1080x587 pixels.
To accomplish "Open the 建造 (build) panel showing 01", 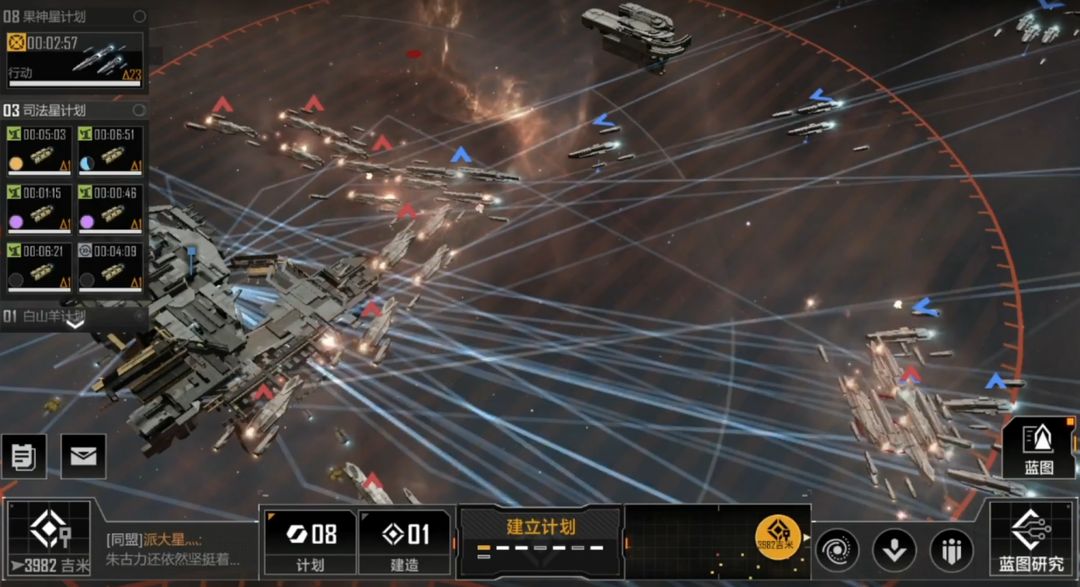I will (405, 541).
